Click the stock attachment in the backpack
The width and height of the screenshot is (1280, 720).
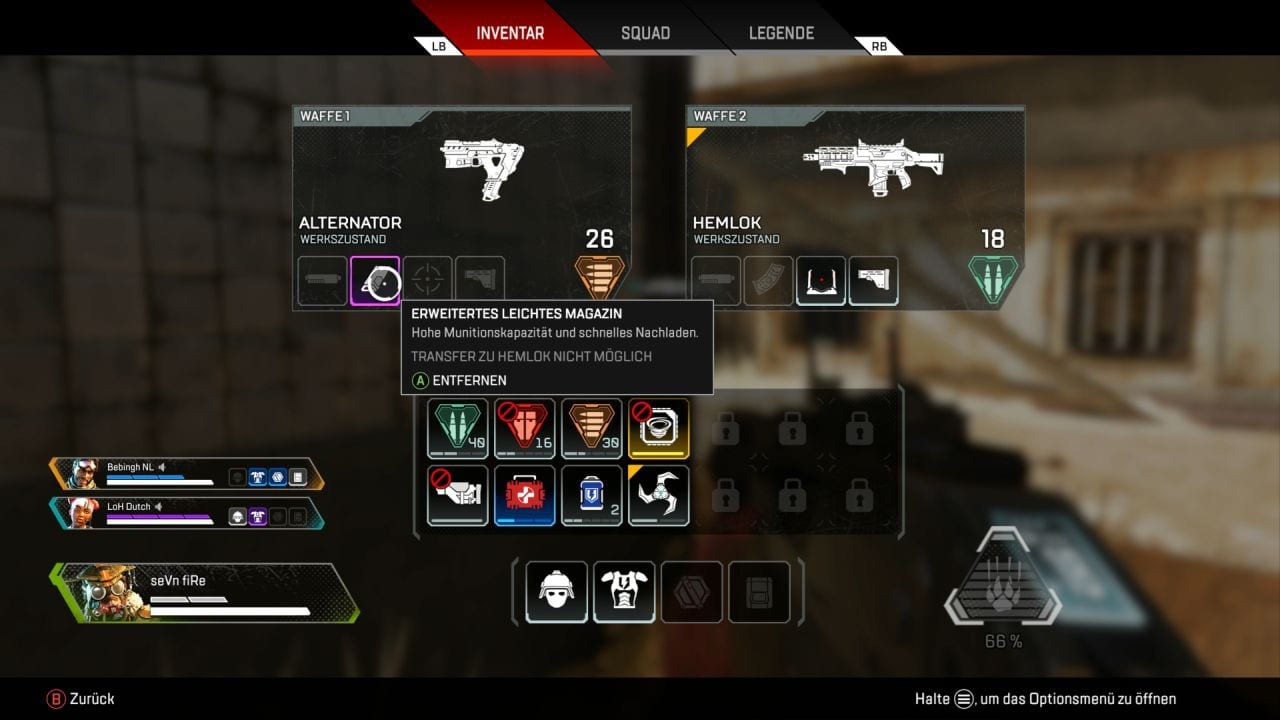(458, 495)
